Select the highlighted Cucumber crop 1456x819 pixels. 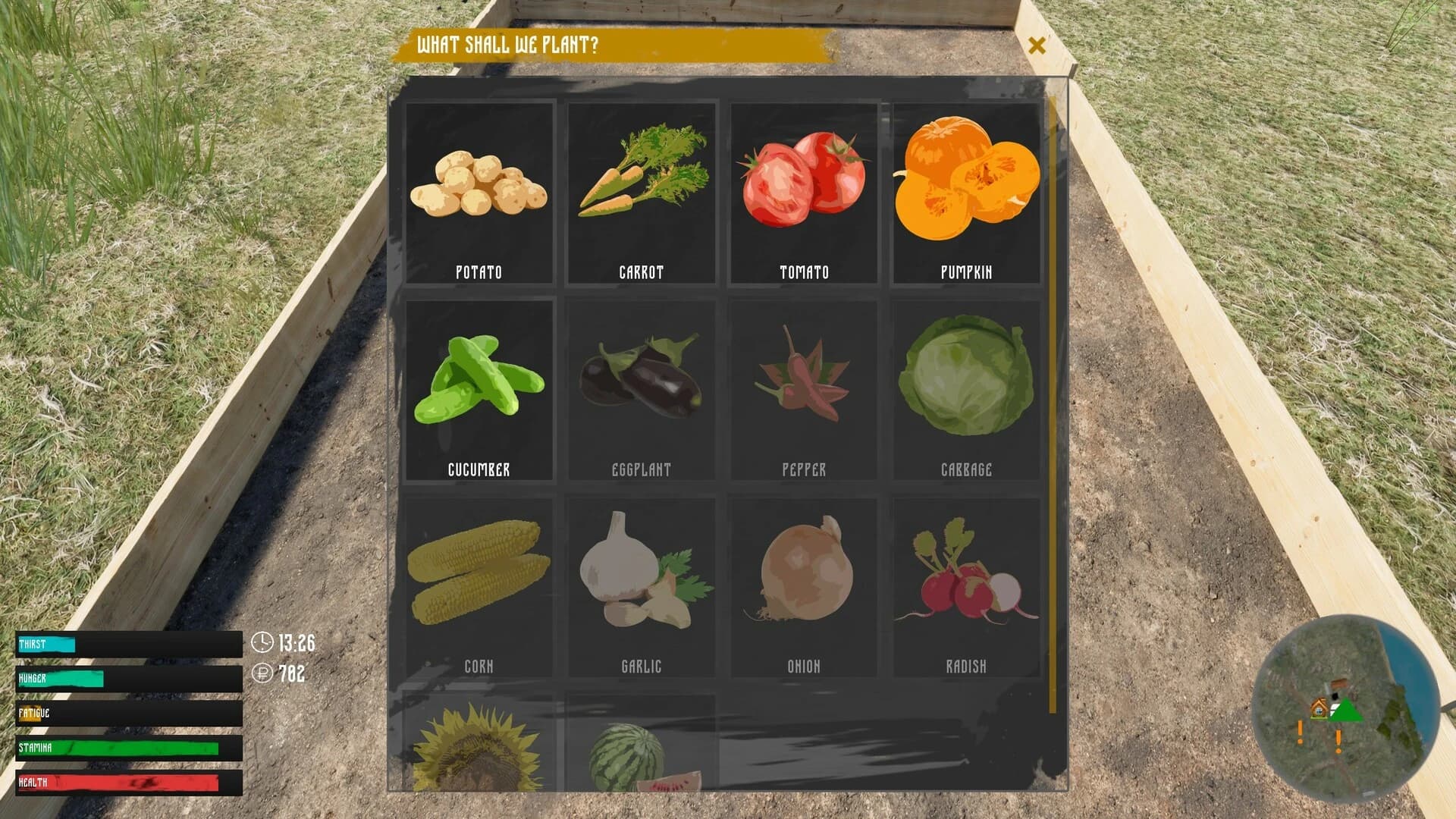479,387
